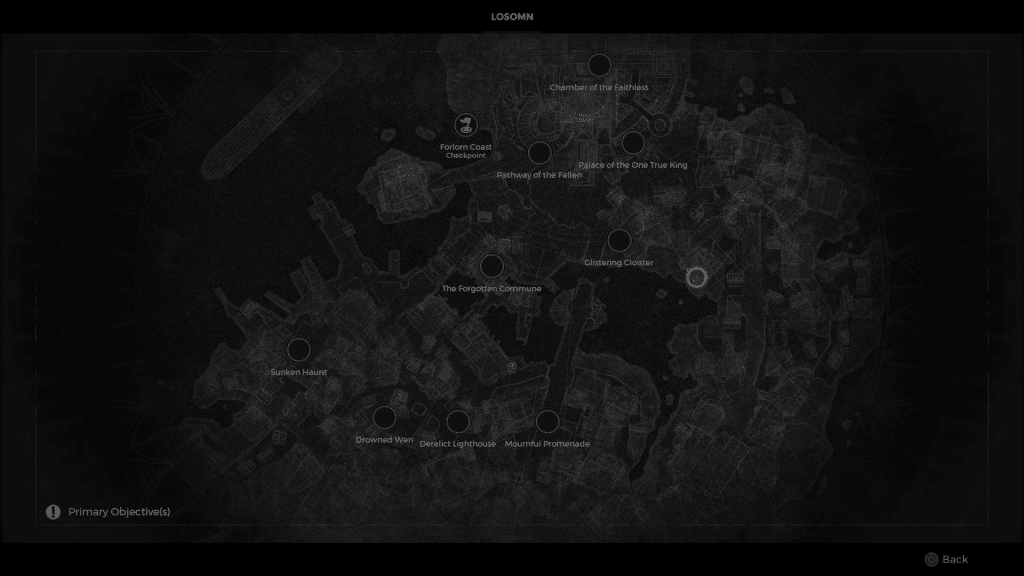1024x576 pixels.
Task: Click the Pathway of the Fallen node
Action: click(x=539, y=152)
